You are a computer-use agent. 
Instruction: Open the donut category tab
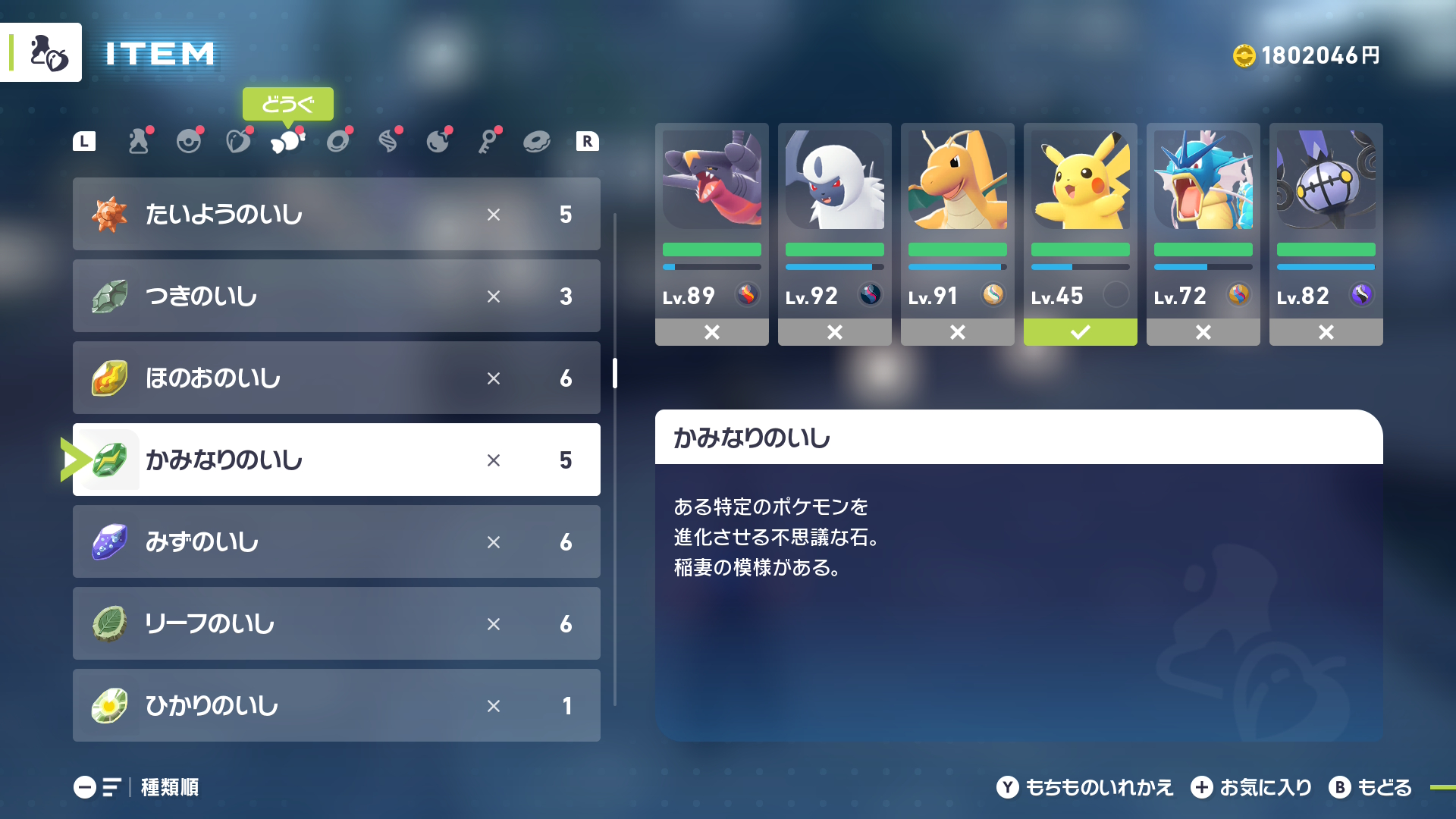(537, 141)
